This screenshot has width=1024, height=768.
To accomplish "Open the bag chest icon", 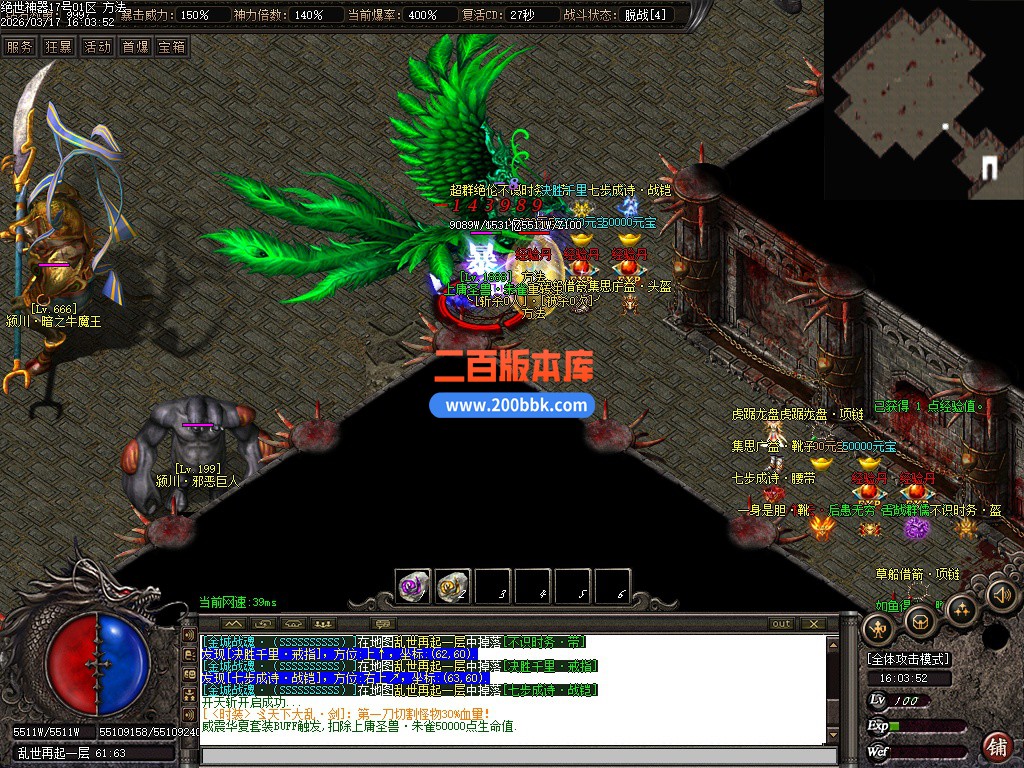I will (920, 621).
